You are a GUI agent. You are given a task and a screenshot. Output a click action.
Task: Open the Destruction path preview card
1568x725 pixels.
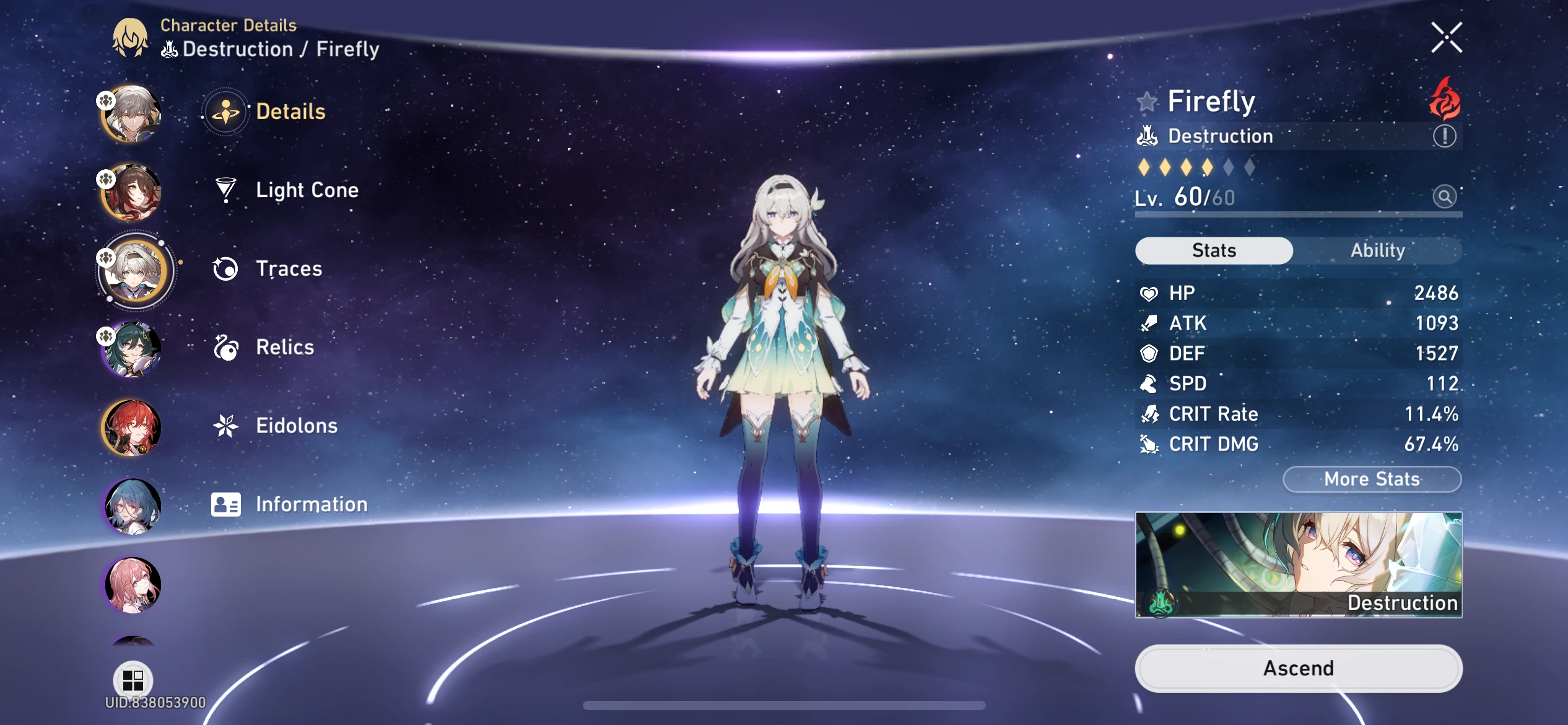coord(1298,565)
